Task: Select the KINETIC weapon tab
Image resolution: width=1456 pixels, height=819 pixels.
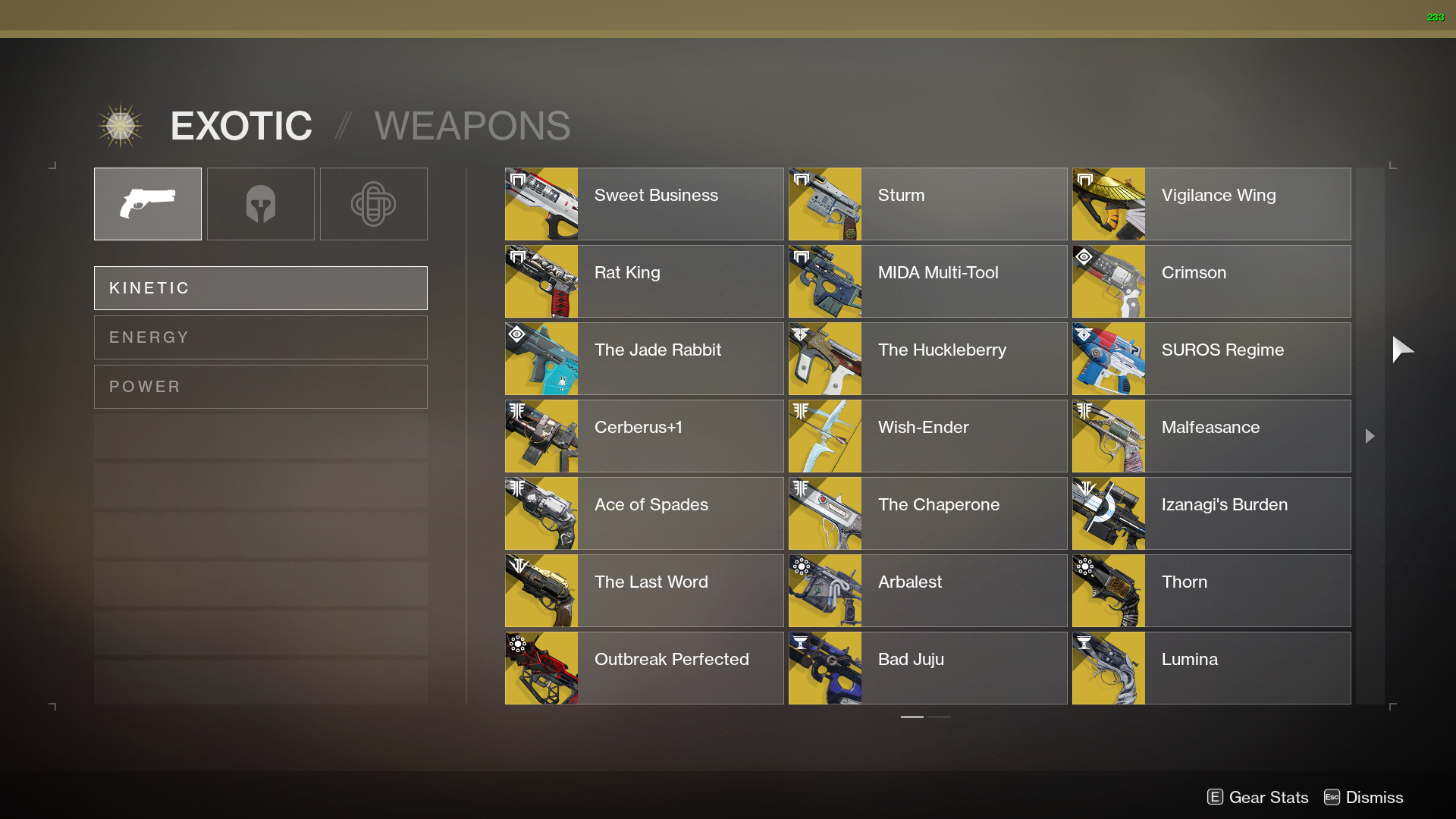Action: [260, 287]
